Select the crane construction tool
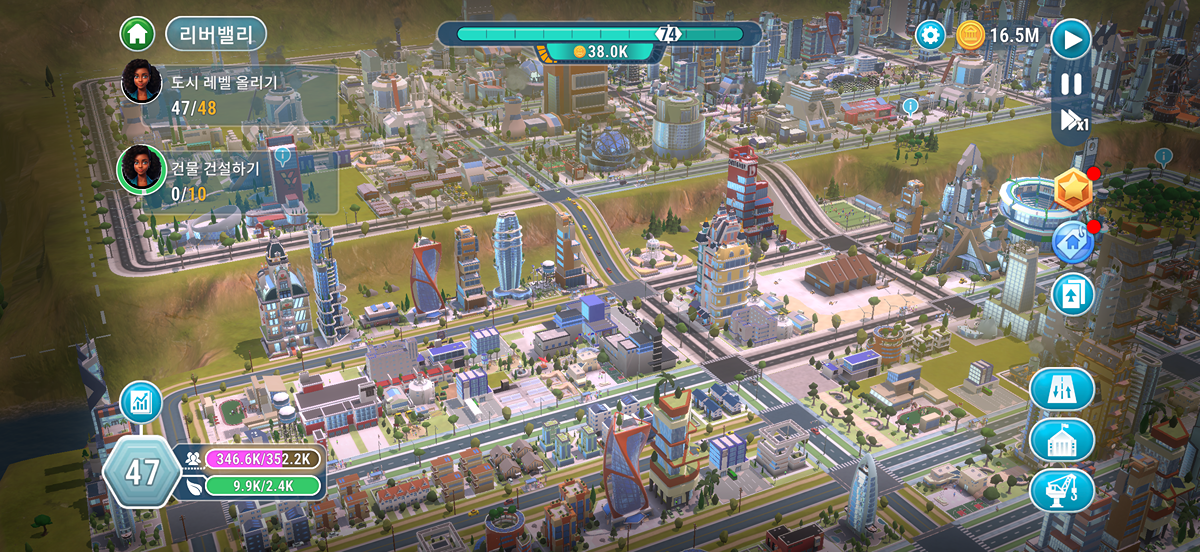 tap(1062, 490)
